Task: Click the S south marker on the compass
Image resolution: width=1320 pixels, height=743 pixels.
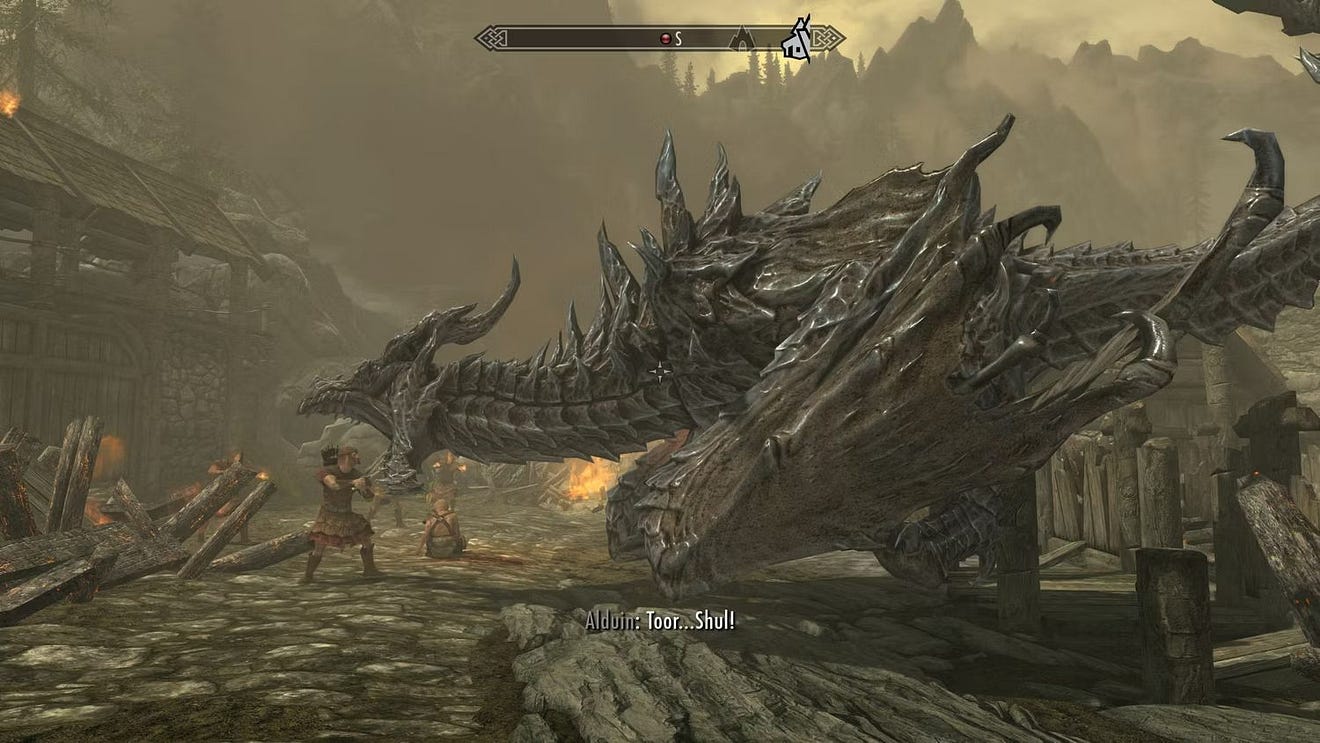Action: [x=678, y=39]
